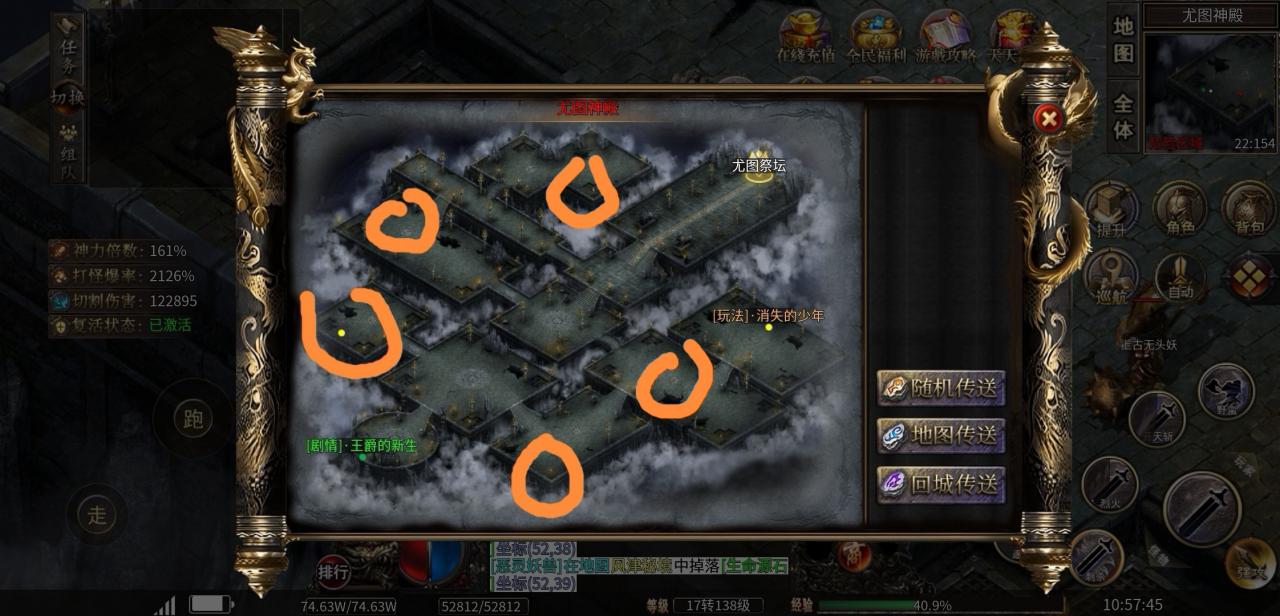The width and height of the screenshot is (1280, 616).
Task: Tap the 走 walk button
Action: tap(97, 516)
